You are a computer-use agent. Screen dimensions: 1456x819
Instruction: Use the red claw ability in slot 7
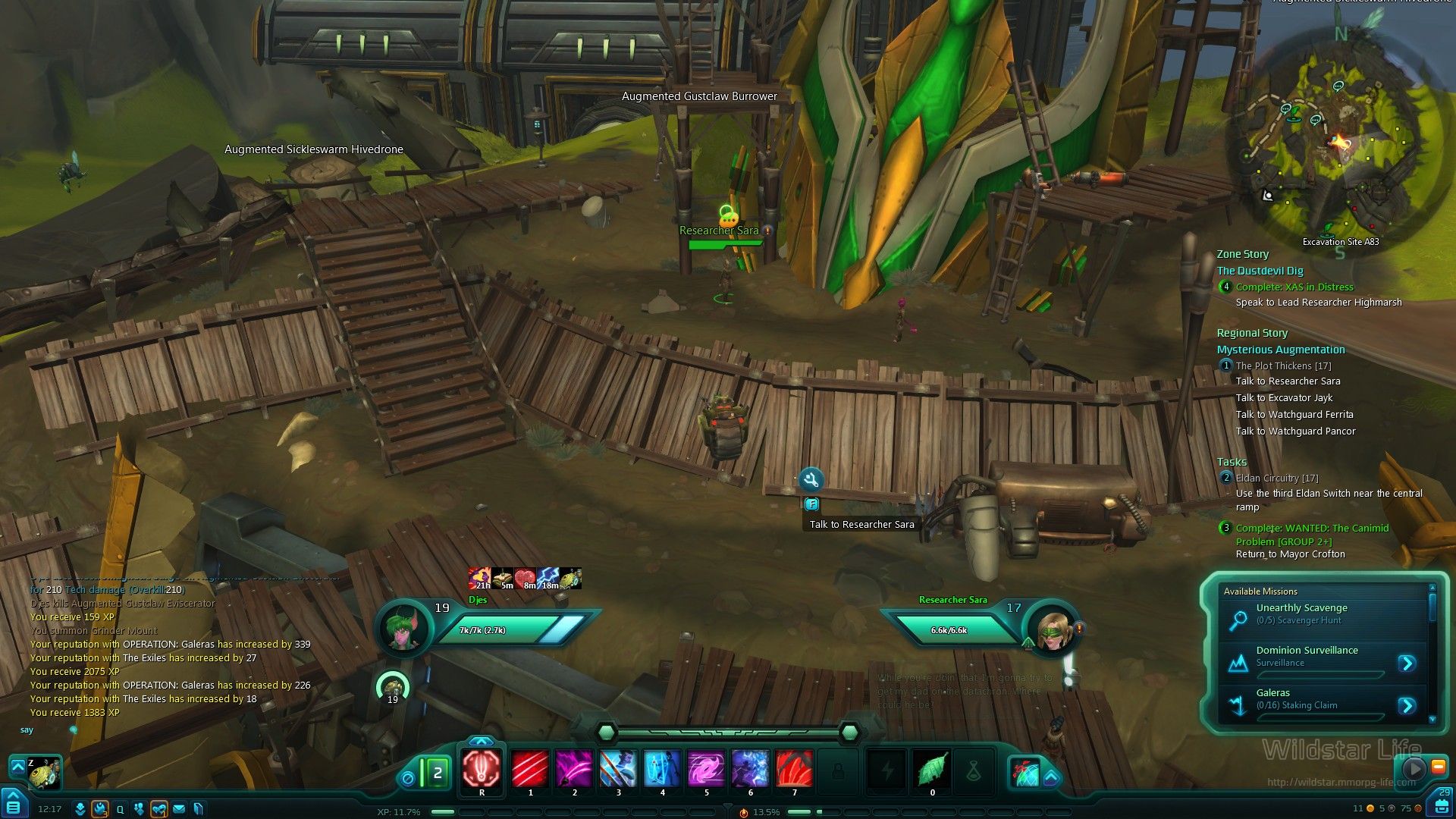(794, 770)
